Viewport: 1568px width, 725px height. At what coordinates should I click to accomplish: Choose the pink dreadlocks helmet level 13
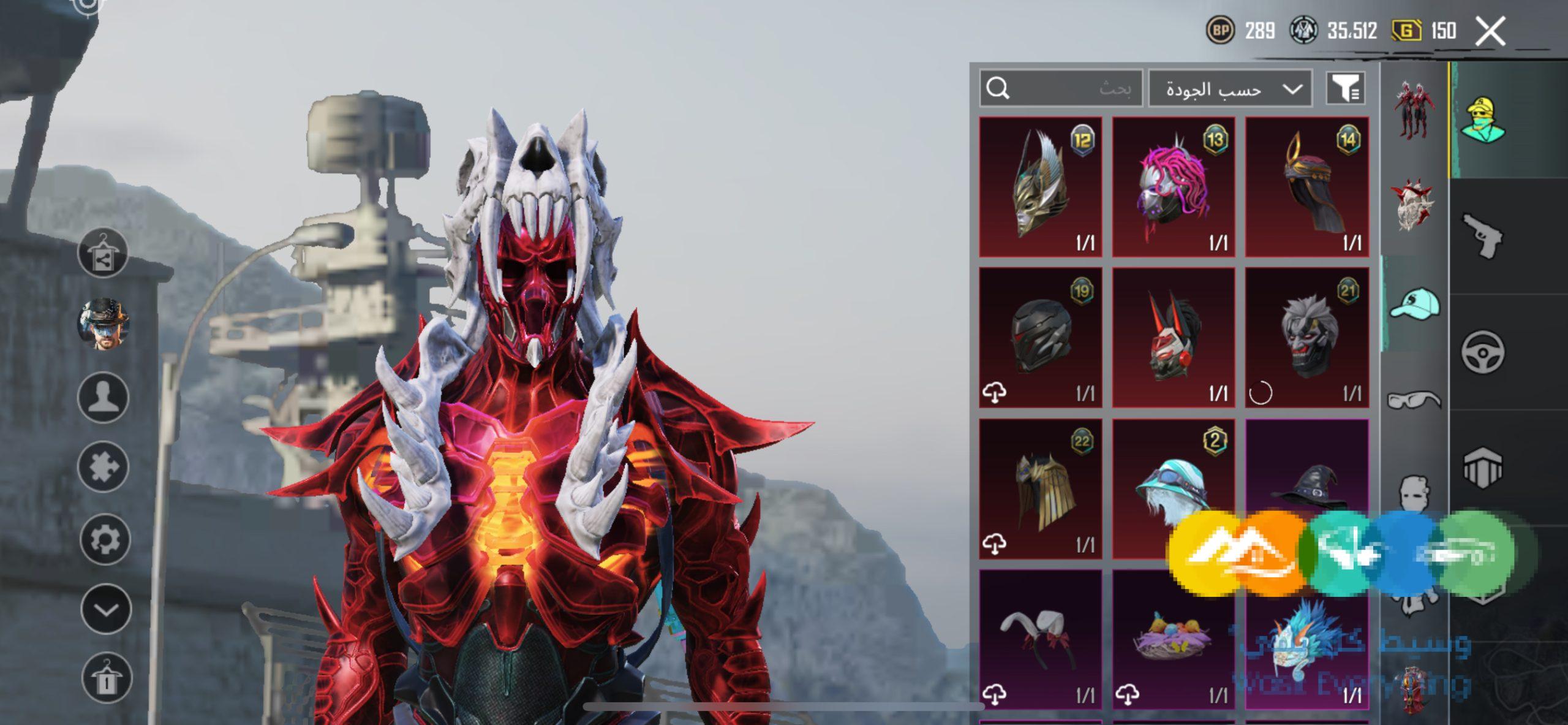point(1174,187)
